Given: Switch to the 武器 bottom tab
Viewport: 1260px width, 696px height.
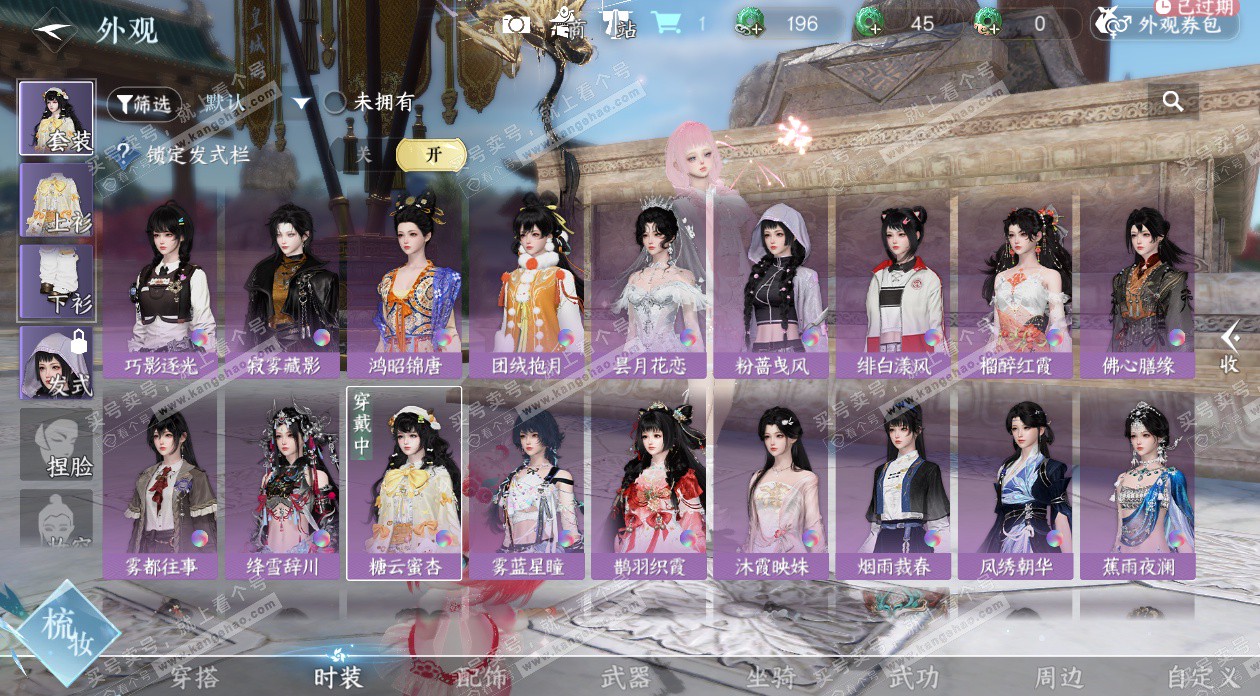Looking at the screenshot, I should pos(626,677).
